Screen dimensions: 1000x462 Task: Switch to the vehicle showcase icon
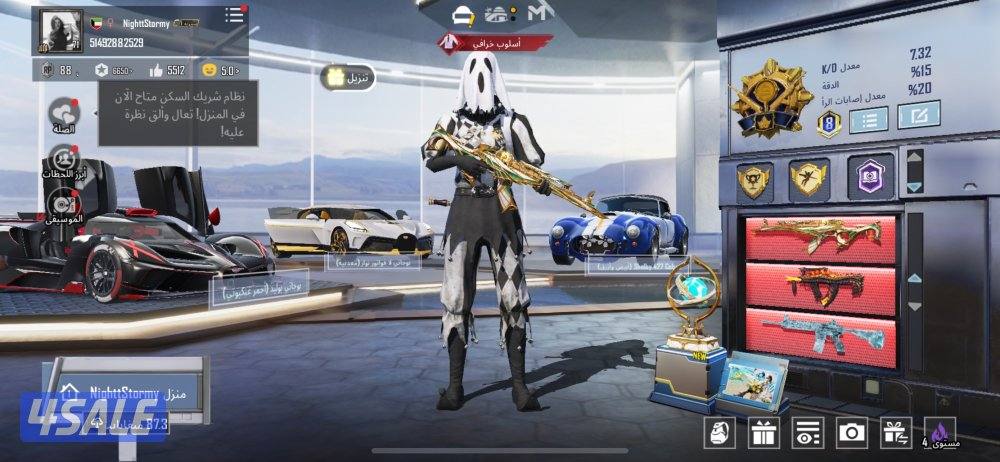[x=498, y=14]
